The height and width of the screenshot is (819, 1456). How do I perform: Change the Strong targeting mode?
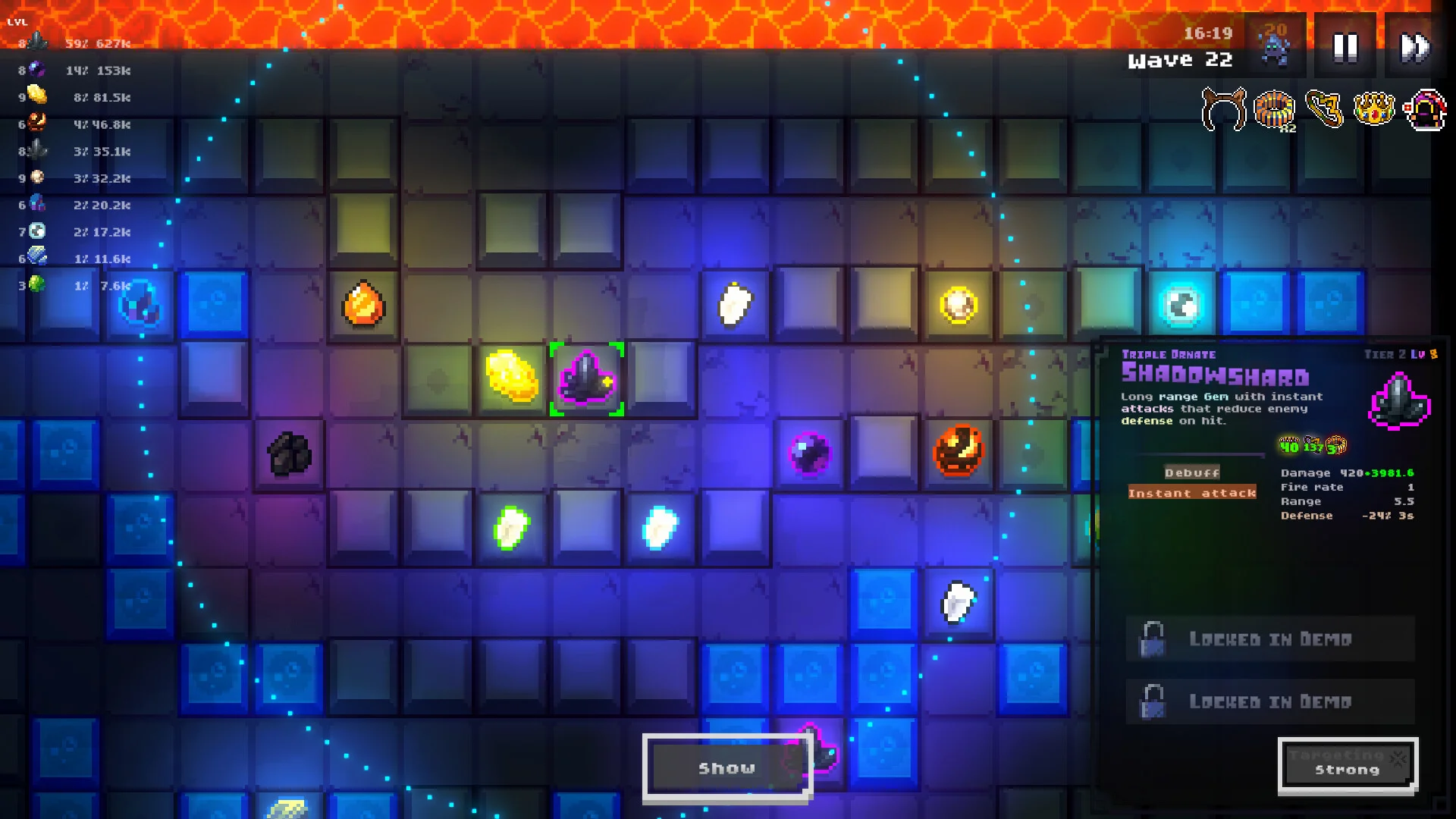click(x=1347, y=766)
